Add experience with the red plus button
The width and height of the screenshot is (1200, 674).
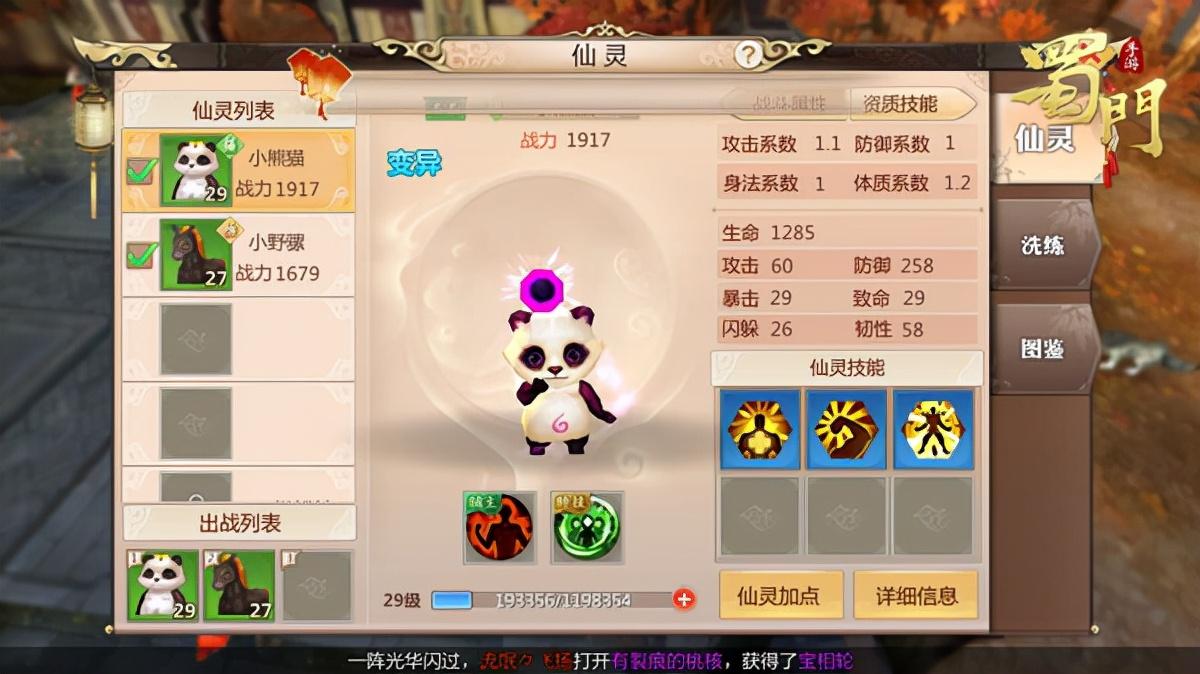(684, 600)
